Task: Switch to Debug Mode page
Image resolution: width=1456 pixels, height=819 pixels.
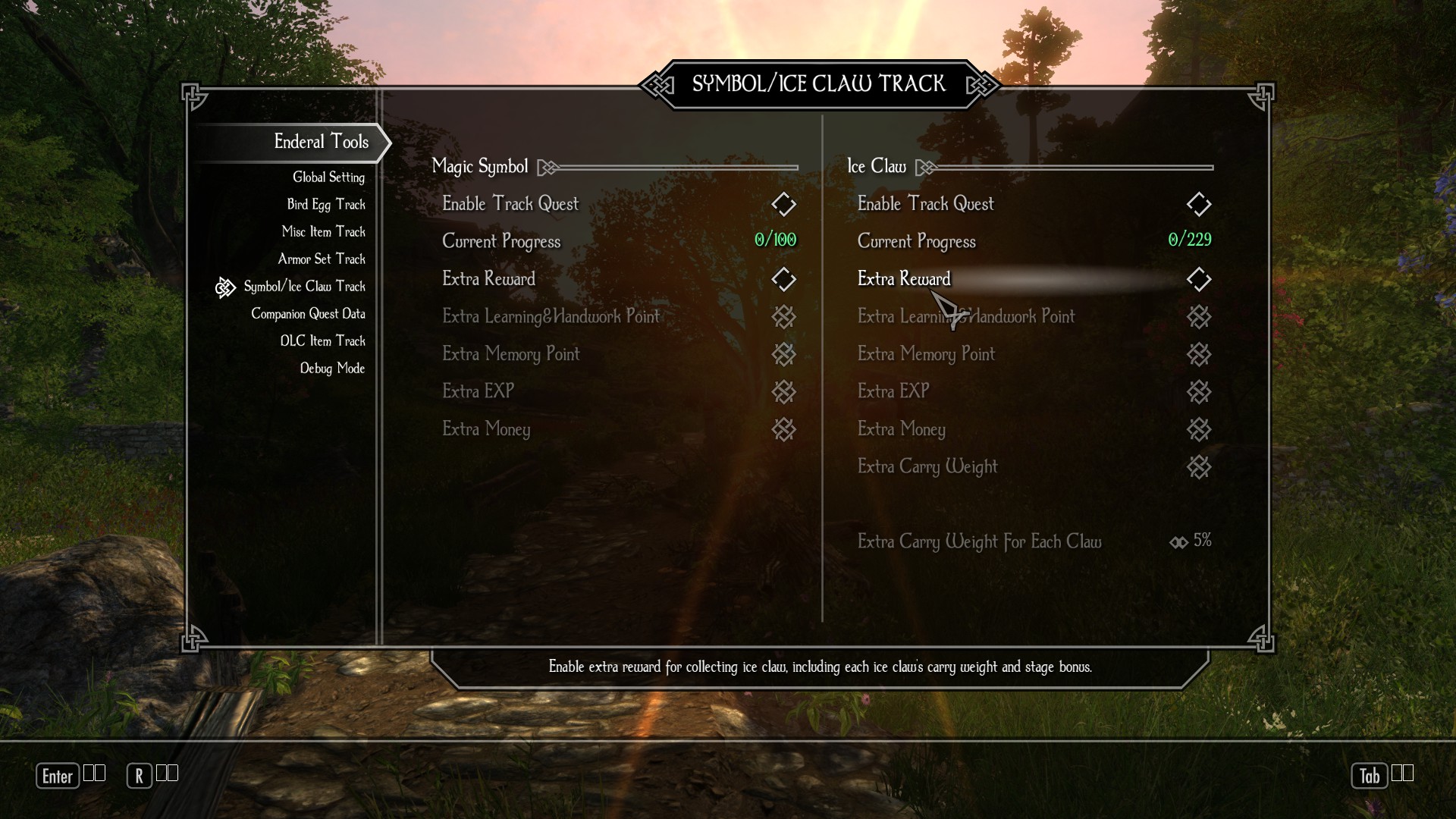Action: click(x=332, y=369)
